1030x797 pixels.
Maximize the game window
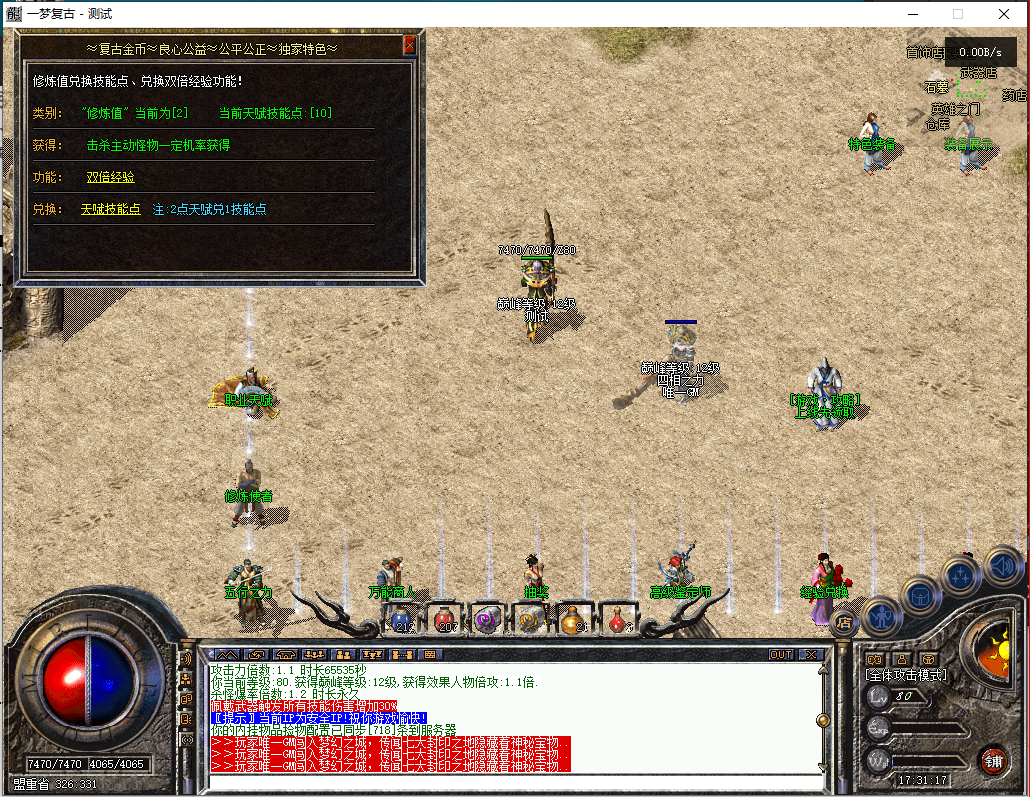tap(958, 14)
